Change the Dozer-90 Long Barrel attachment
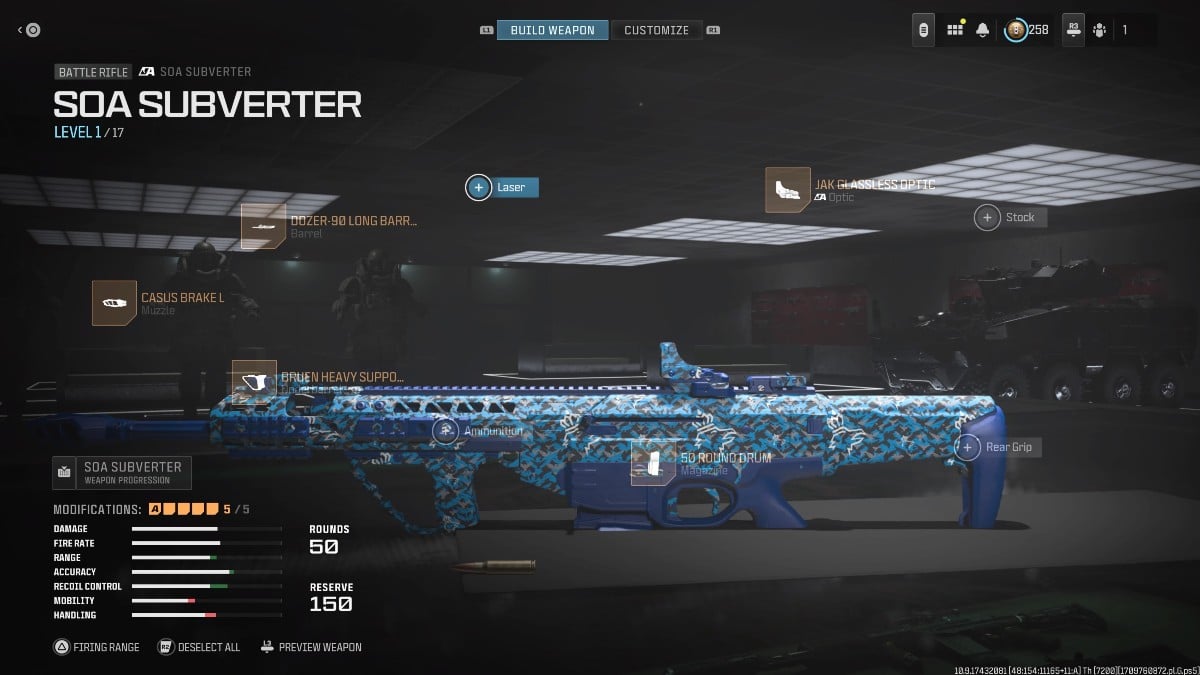Image resolution: width=1200 pixels, height=675 pixels. click(264, 226)
